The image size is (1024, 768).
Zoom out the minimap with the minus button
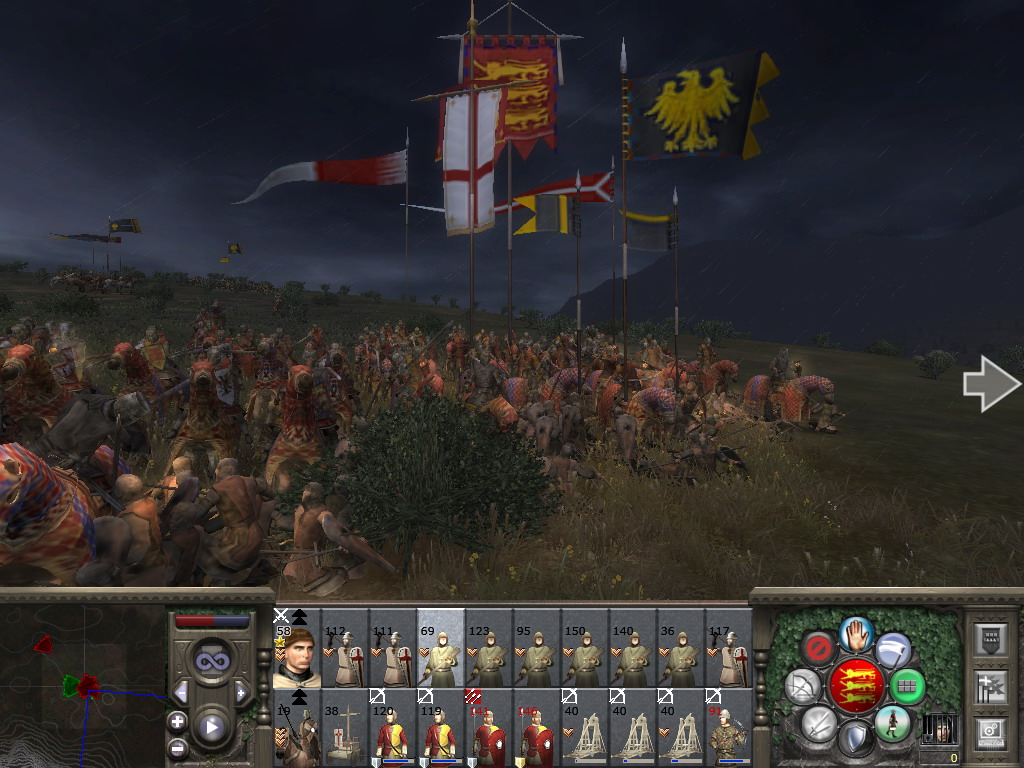click(177, 746)
